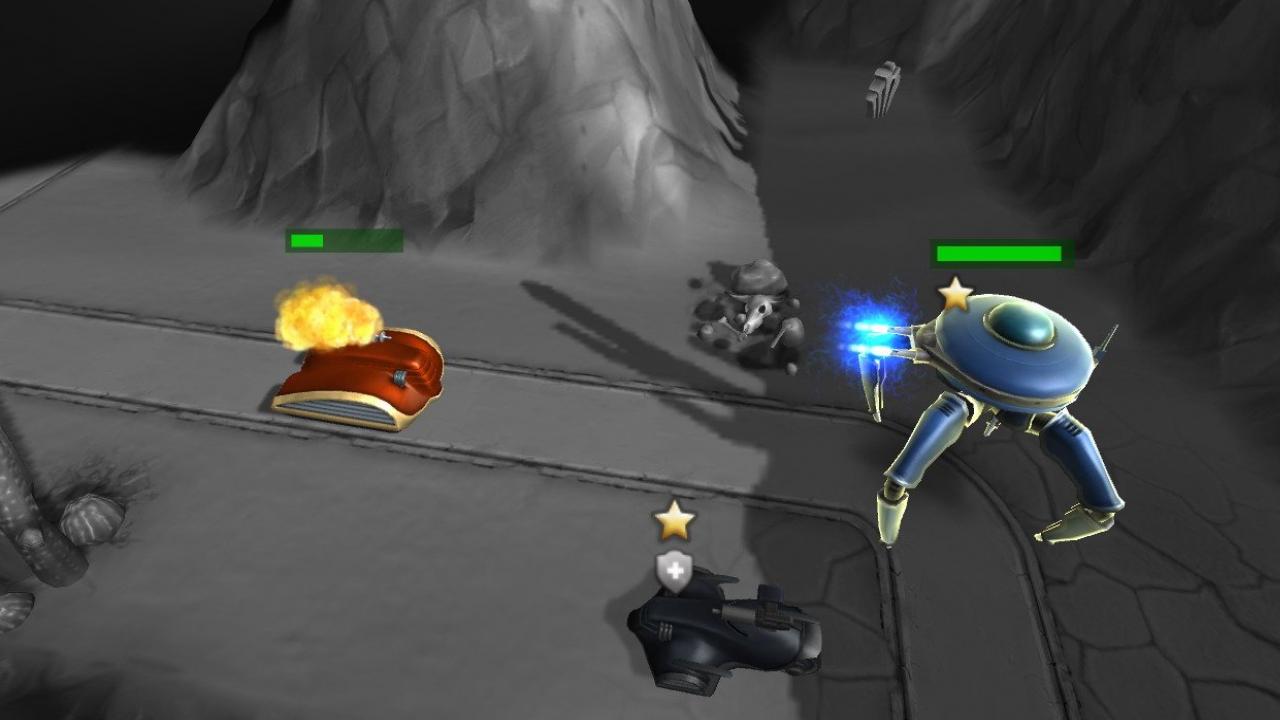Click the distant gray monument on the path

pos(884,85)
